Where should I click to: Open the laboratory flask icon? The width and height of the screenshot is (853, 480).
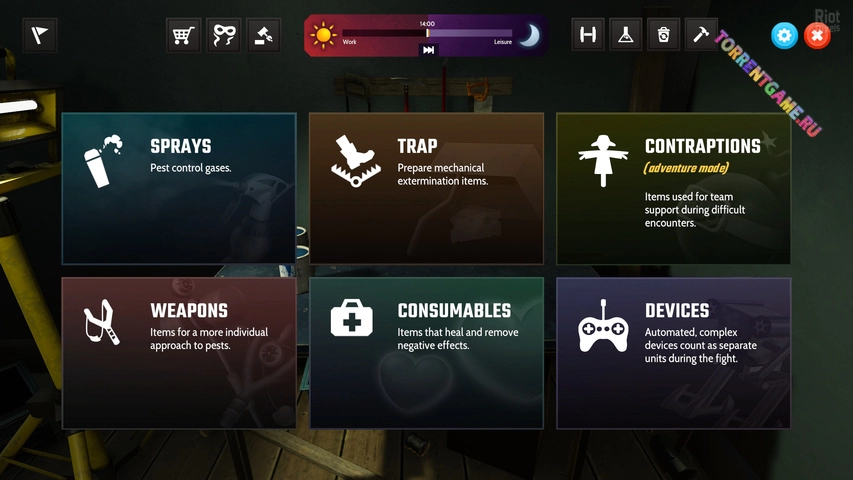[x=626, y=36]
